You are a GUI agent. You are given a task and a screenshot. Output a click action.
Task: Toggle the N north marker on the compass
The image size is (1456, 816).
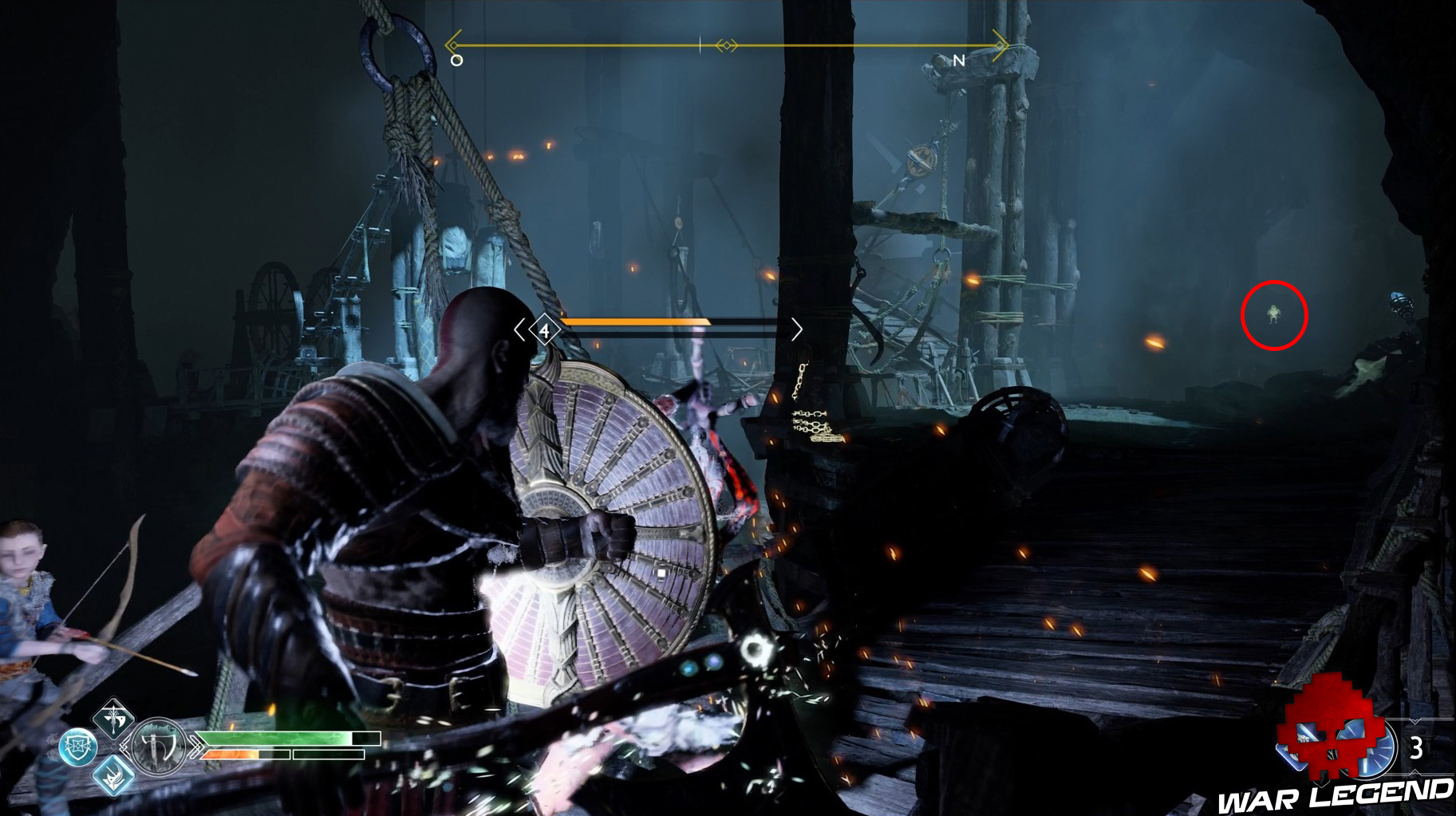[x=961, y=60]
